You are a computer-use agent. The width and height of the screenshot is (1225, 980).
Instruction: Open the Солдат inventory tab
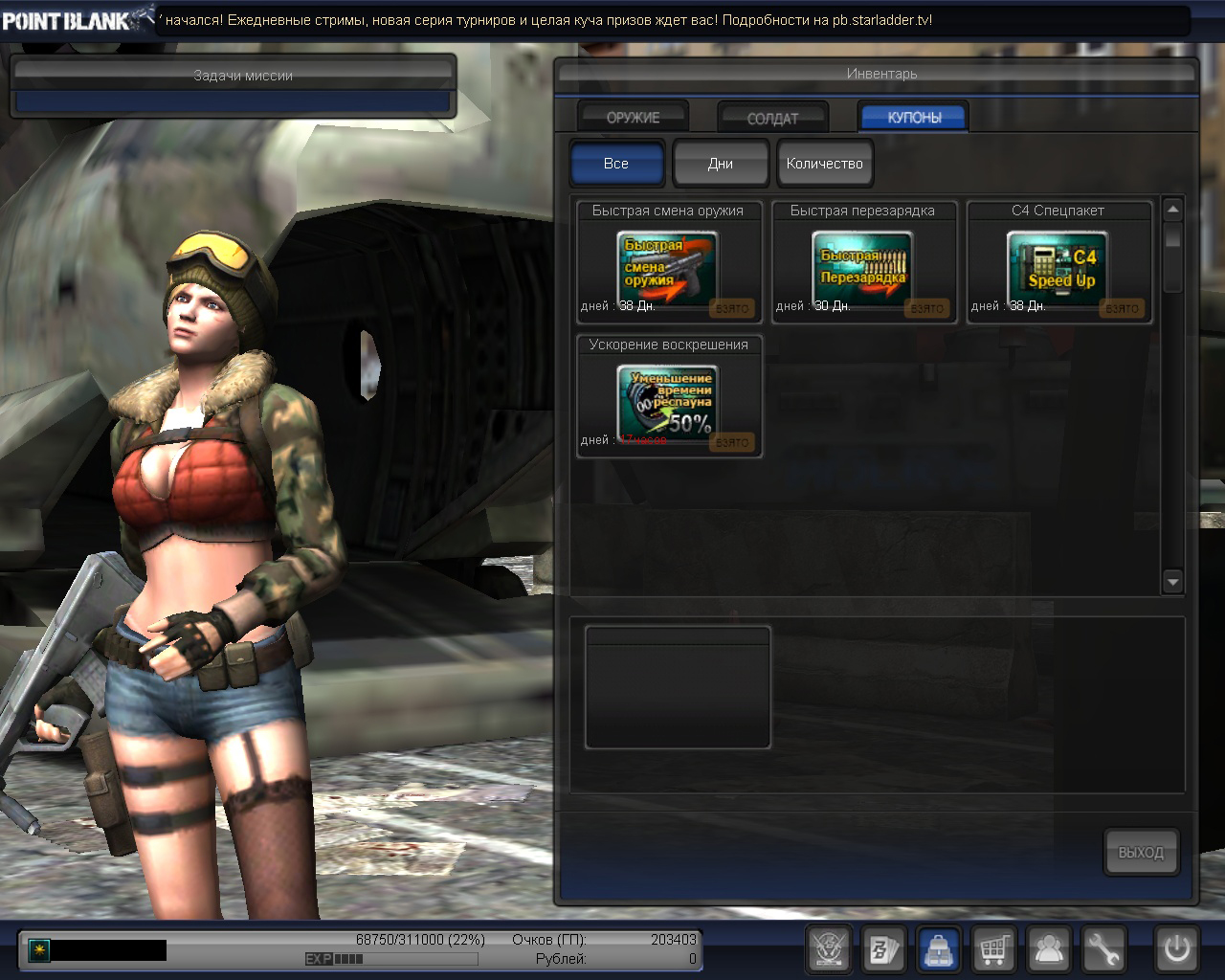pyautogui.click(x=772, y=118)
